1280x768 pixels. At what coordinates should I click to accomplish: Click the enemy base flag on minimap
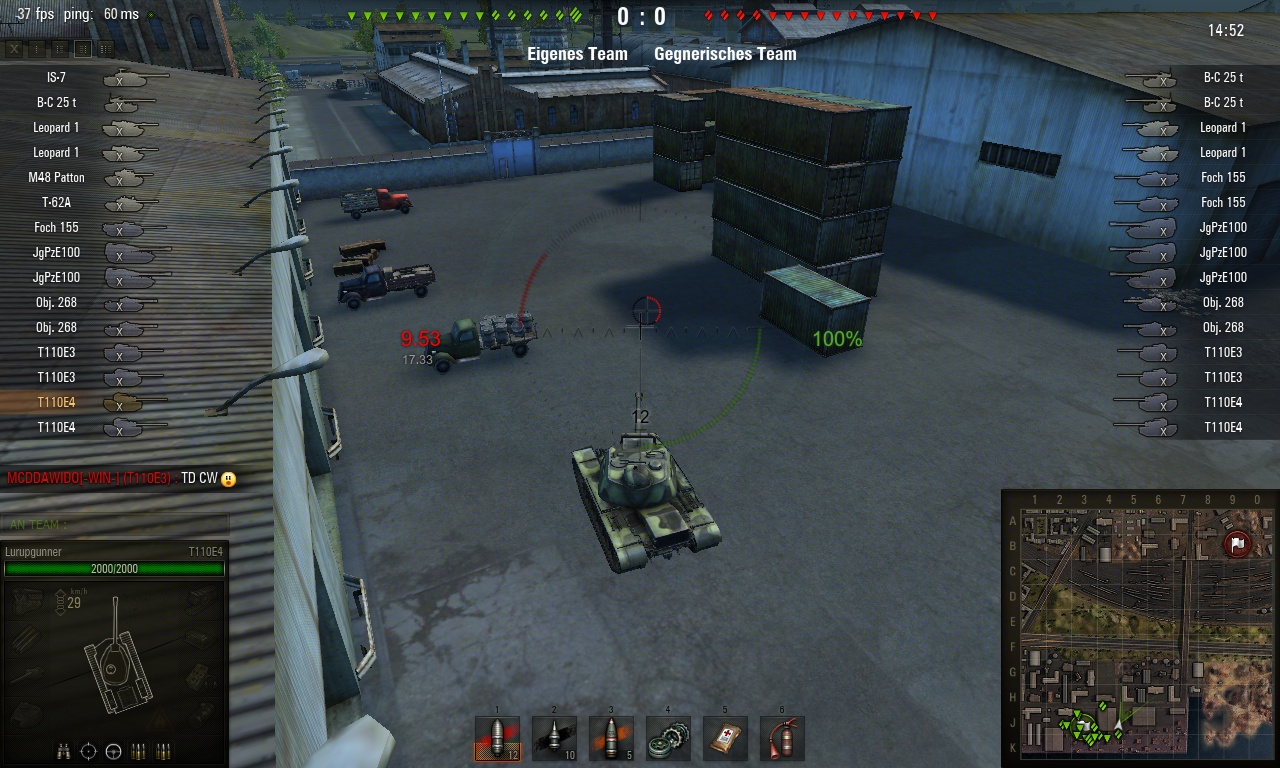tap(1238, 544)
